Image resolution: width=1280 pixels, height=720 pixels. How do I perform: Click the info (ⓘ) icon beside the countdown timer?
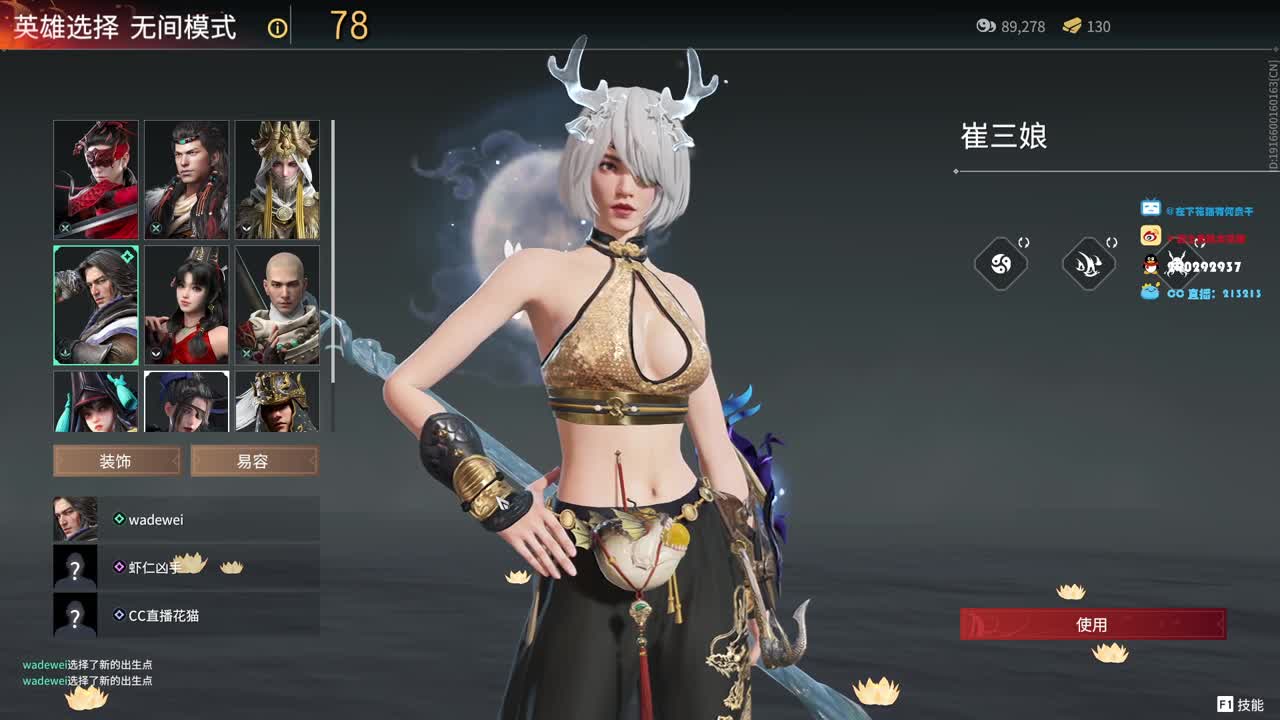(x=277, y=27)
